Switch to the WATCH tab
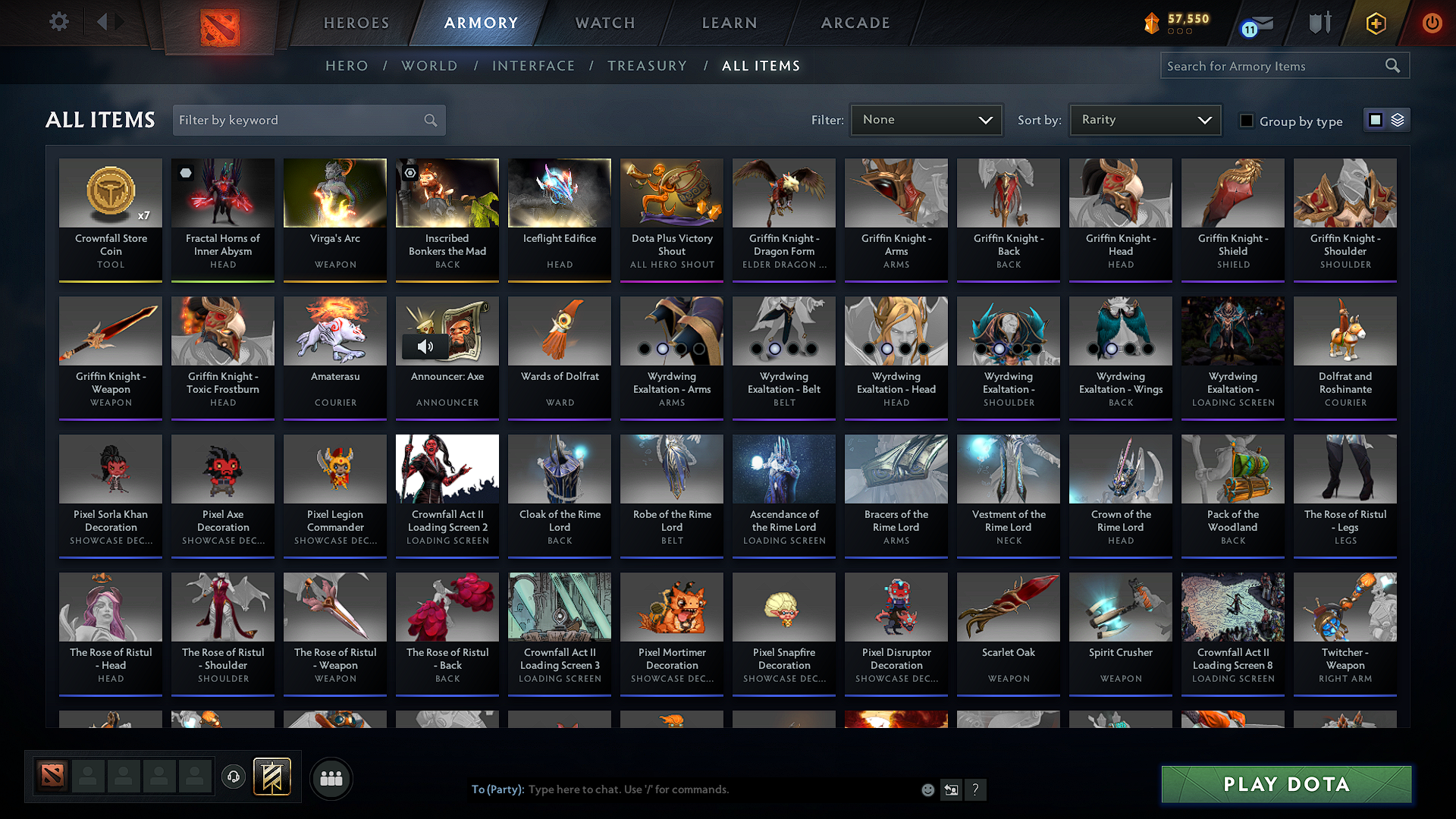Screen dimensions: 1456x819 (604, 23)
